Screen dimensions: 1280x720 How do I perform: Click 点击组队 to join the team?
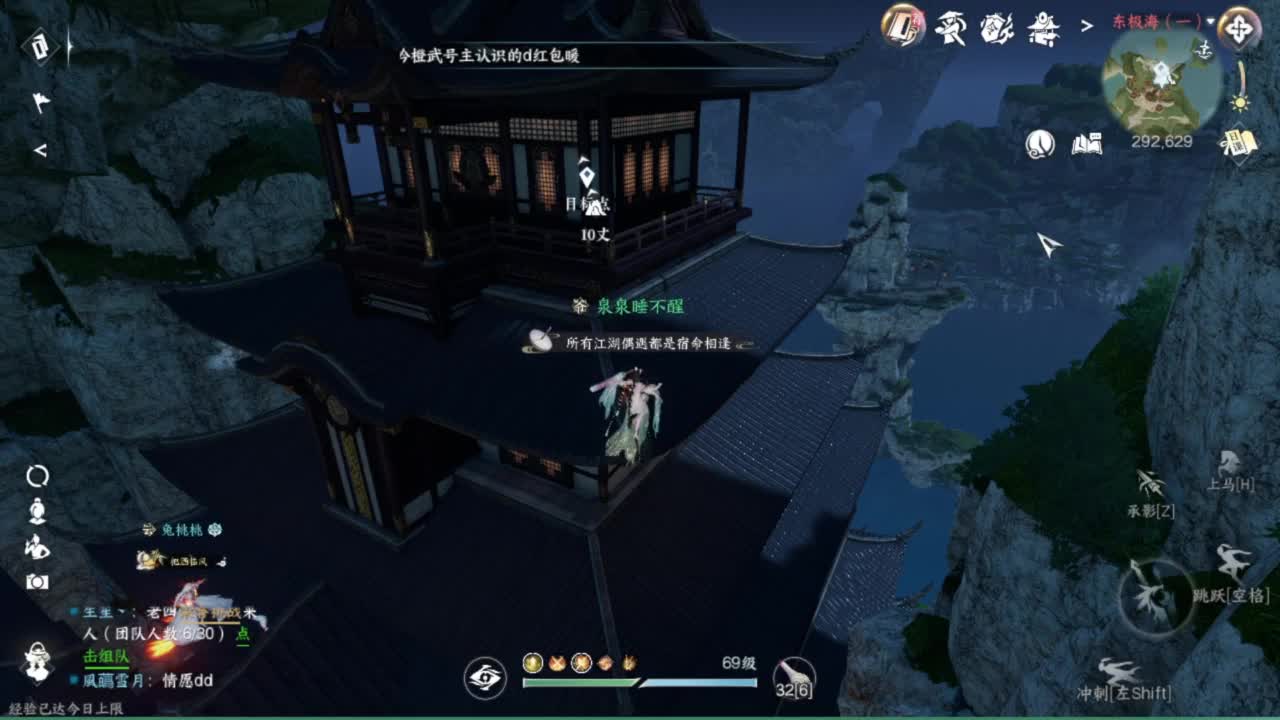coord(107,657)
